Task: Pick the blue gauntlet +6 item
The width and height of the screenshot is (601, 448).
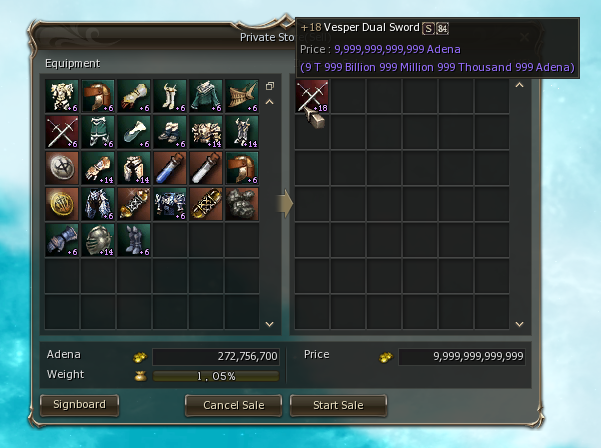Action: click(62, 240)
